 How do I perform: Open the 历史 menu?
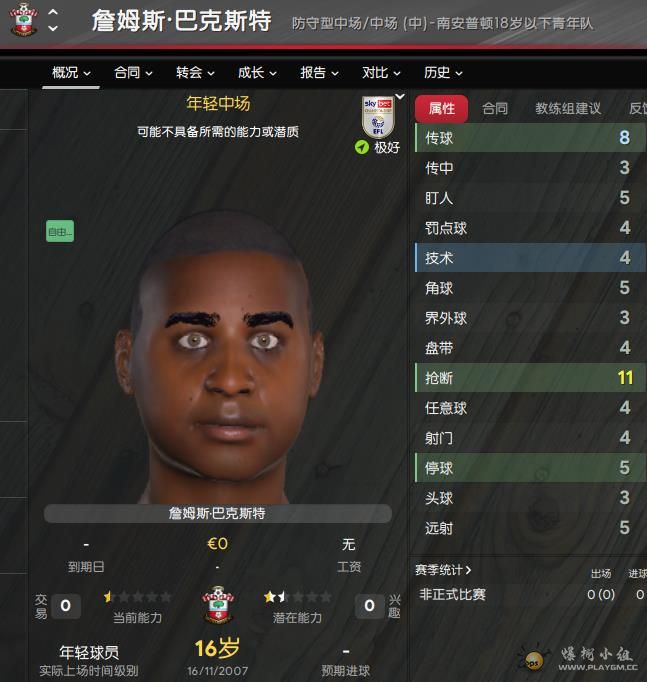tap(443, 73)
